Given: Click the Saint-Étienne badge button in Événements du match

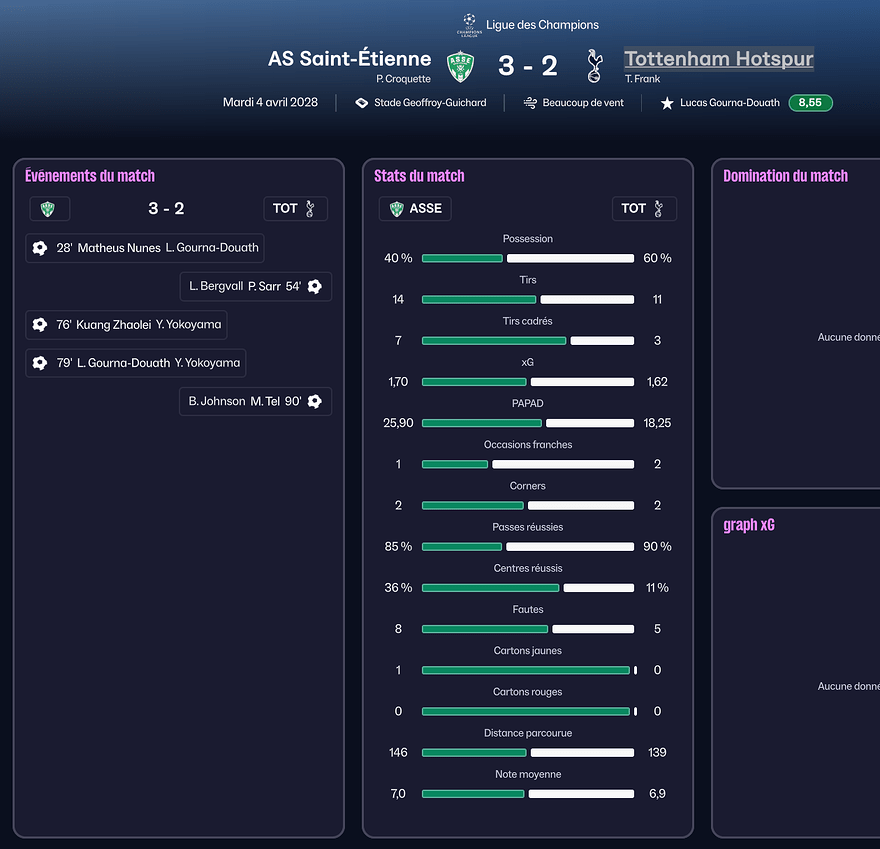Looking at the screenshot, I should point(49,209).
